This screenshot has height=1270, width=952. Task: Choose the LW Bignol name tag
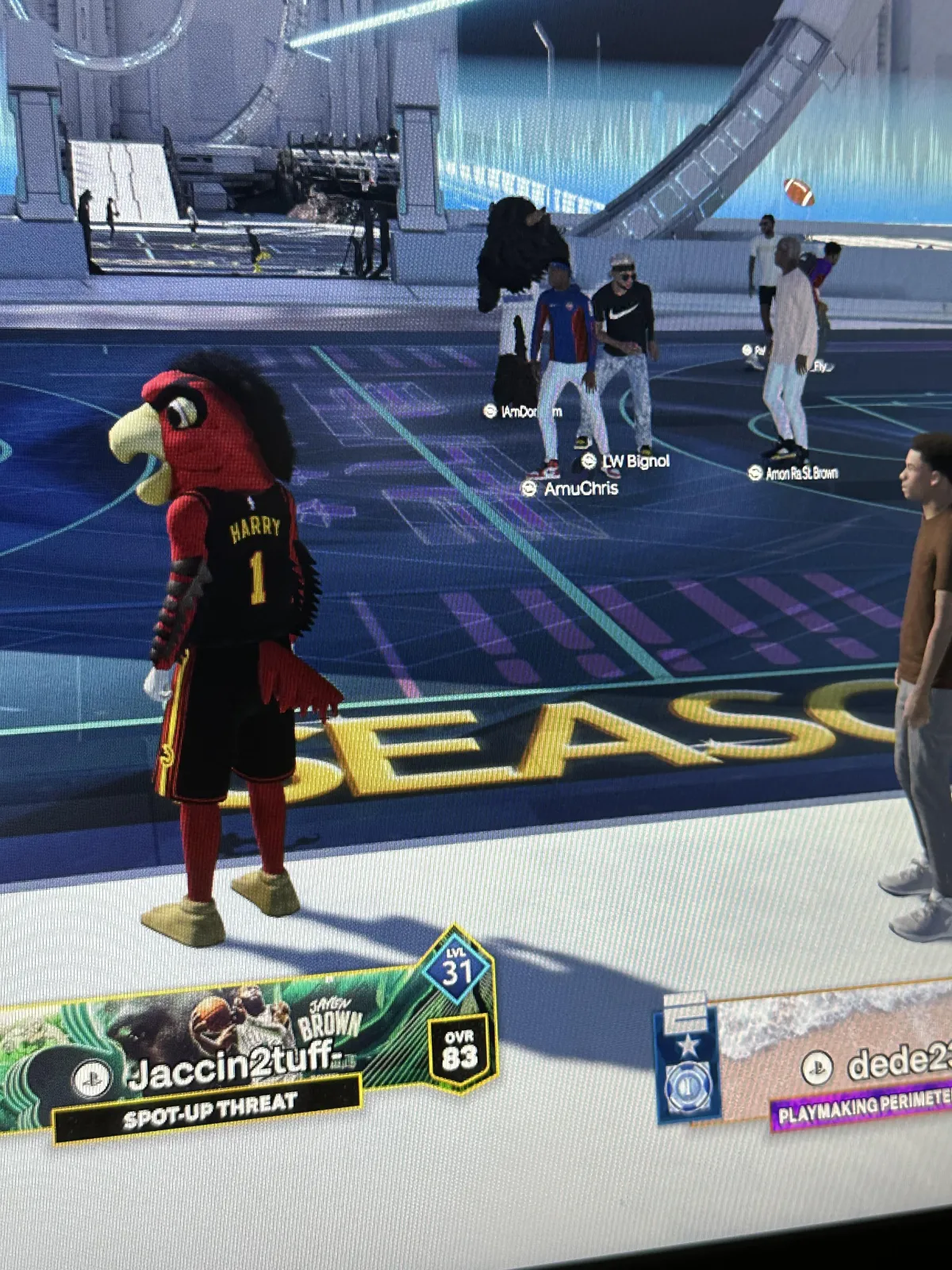point(627,461)
